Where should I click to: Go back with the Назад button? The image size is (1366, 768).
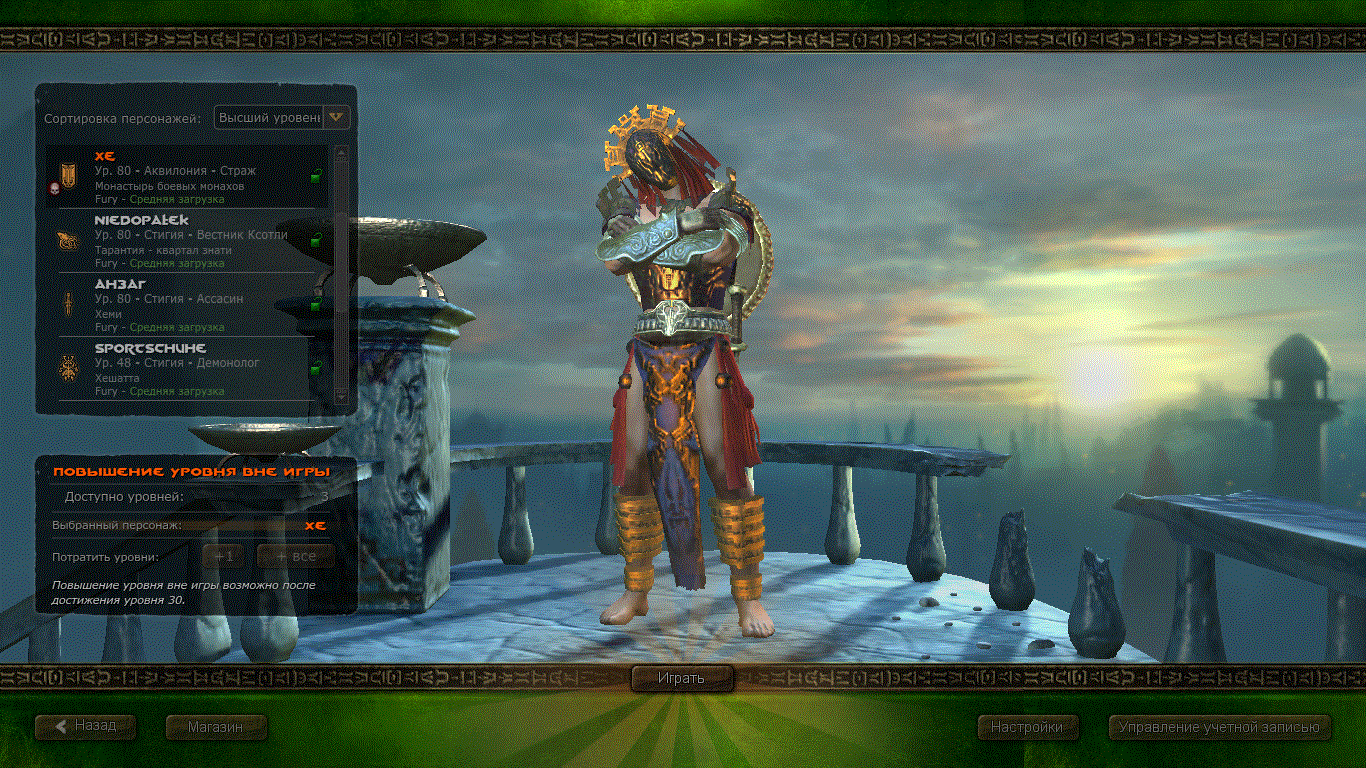point(85,726)
